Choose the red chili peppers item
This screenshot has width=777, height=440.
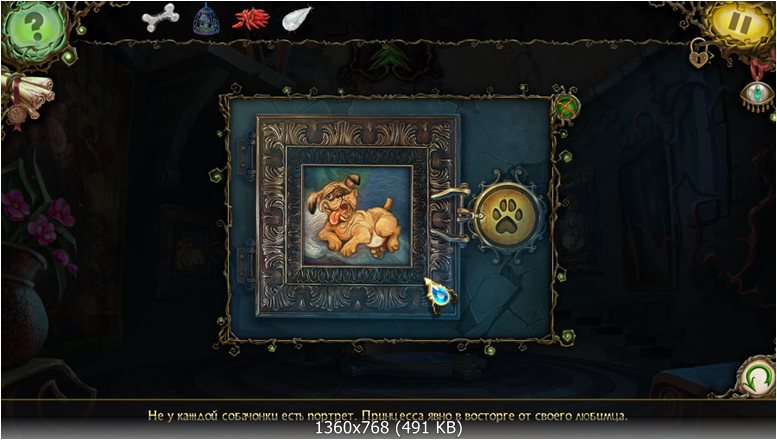(251, 18)
